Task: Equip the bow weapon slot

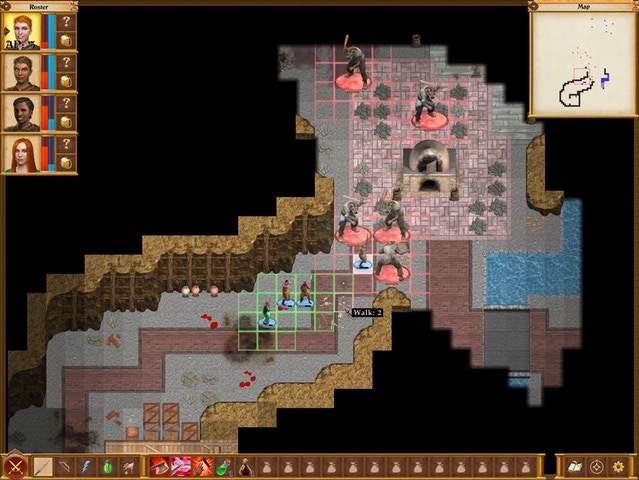Action: [x=65, y=466]
